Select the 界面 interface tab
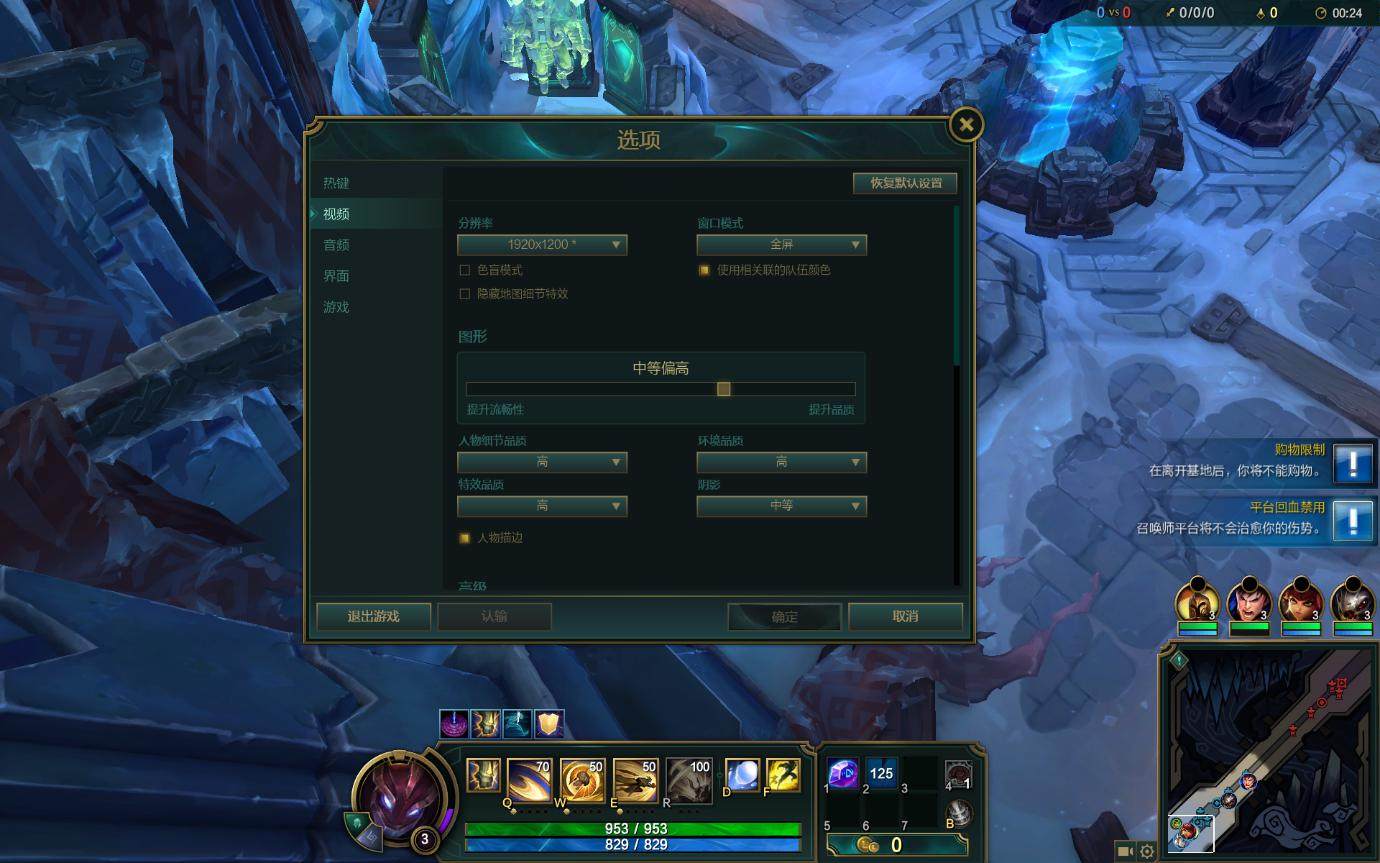 point(336,276)
